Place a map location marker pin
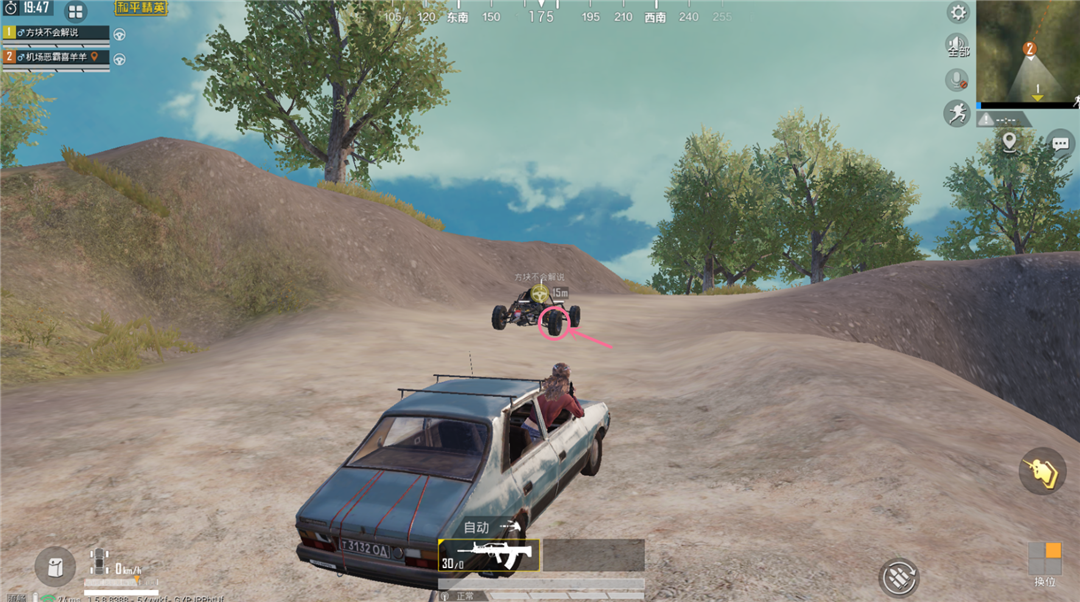The height and width of the screenshot is (602, 1080). [x=1009, y=143]
